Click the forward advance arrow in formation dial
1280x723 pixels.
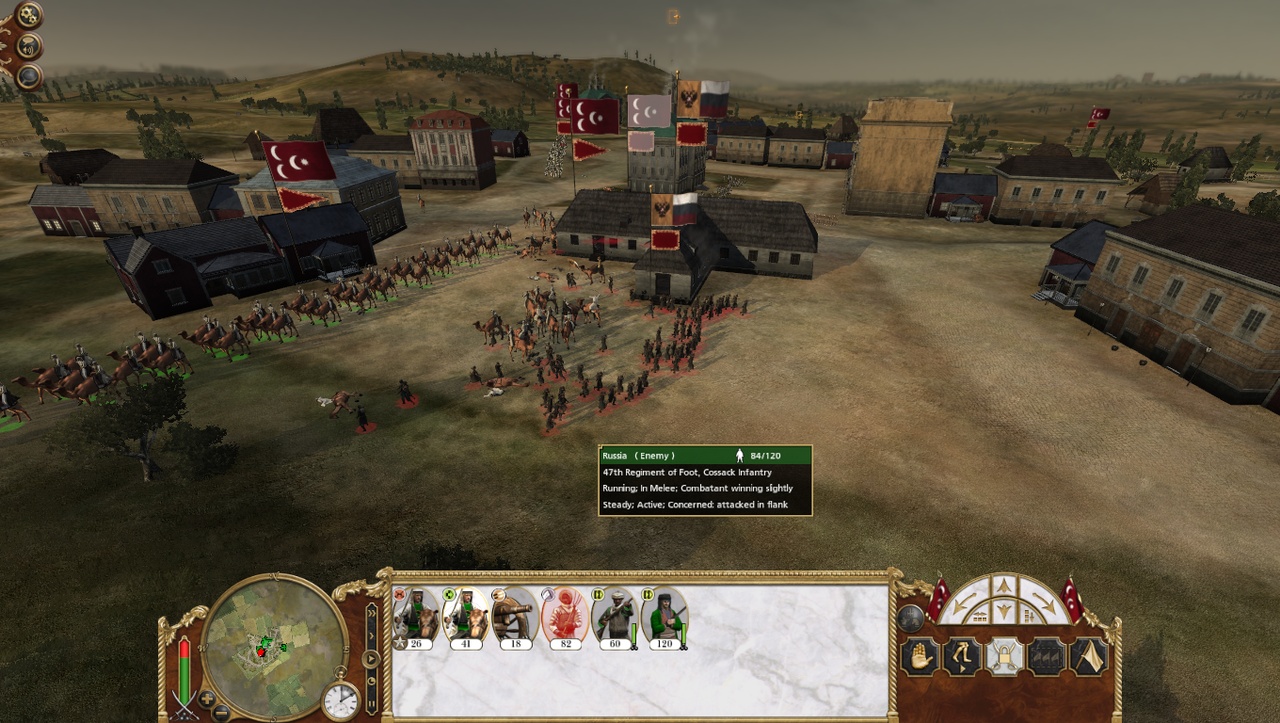[x=1005, y=588]
